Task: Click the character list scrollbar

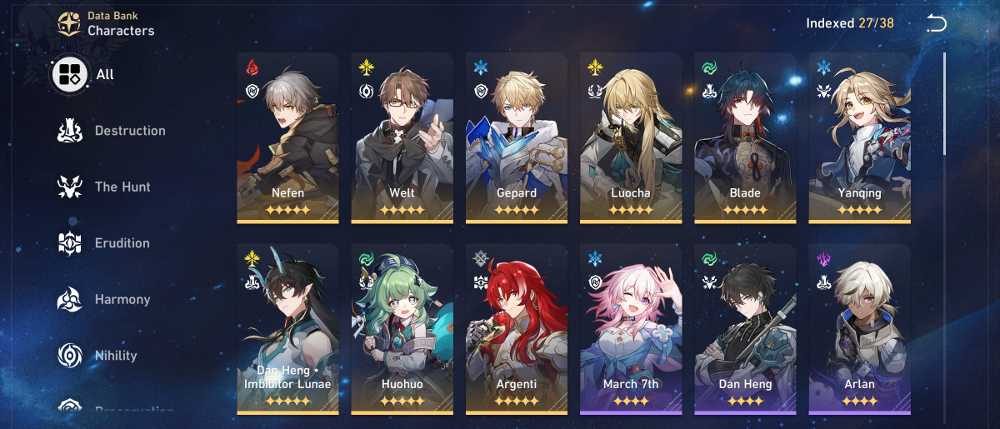Action: coord(945,105)
